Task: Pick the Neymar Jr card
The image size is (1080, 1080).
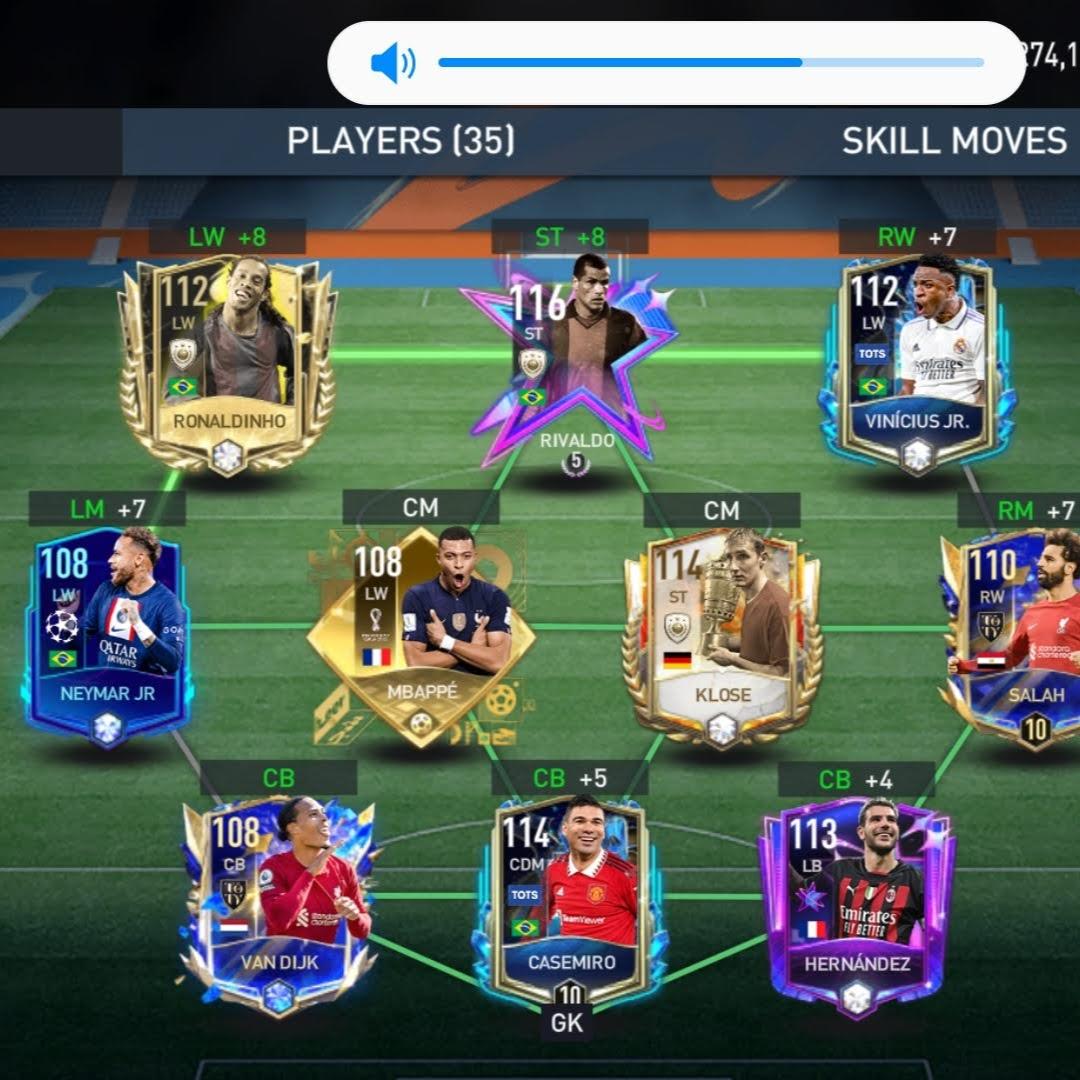Action: [x=107, y=635]
